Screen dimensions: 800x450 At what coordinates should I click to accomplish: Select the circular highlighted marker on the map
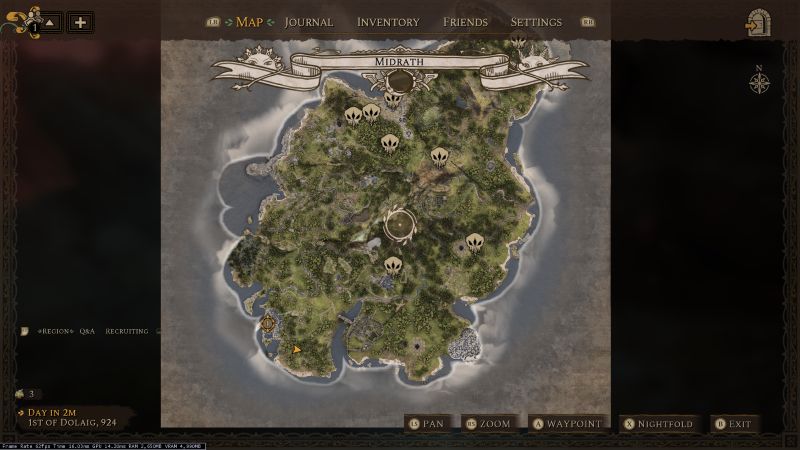point(399,226)
